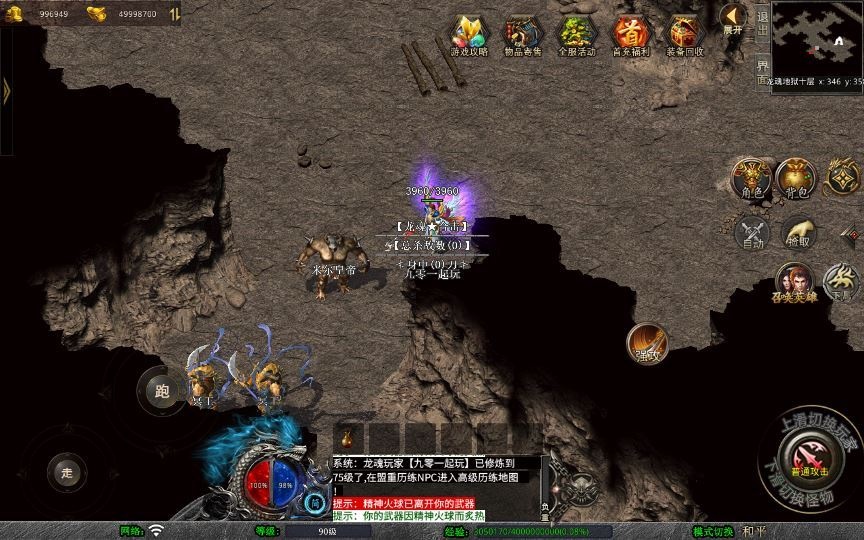The width and height of the screenshot is (864, 540).
Task: Open the 游戏攻略 game guide icon
Action: [469, 34]
